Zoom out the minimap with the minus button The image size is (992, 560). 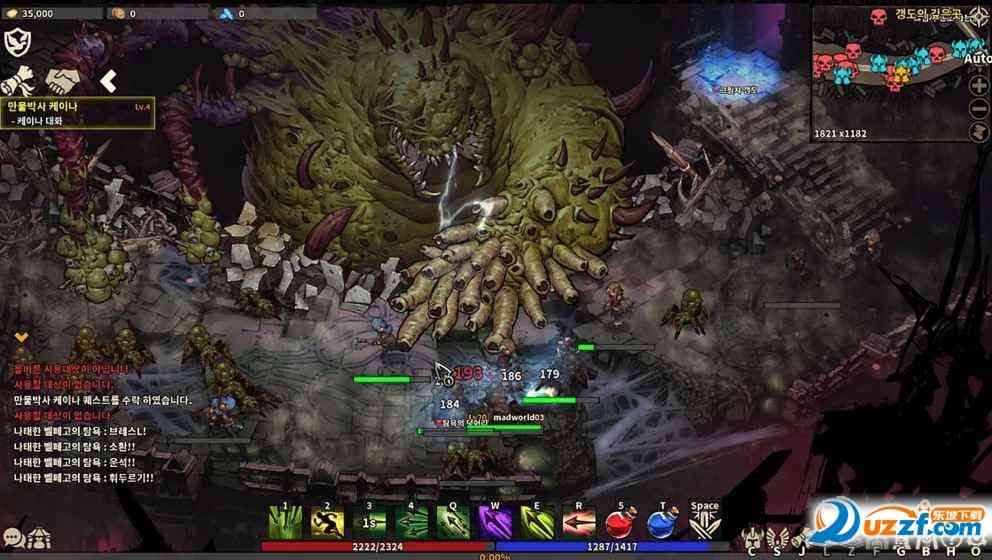[x=978, y=108]
